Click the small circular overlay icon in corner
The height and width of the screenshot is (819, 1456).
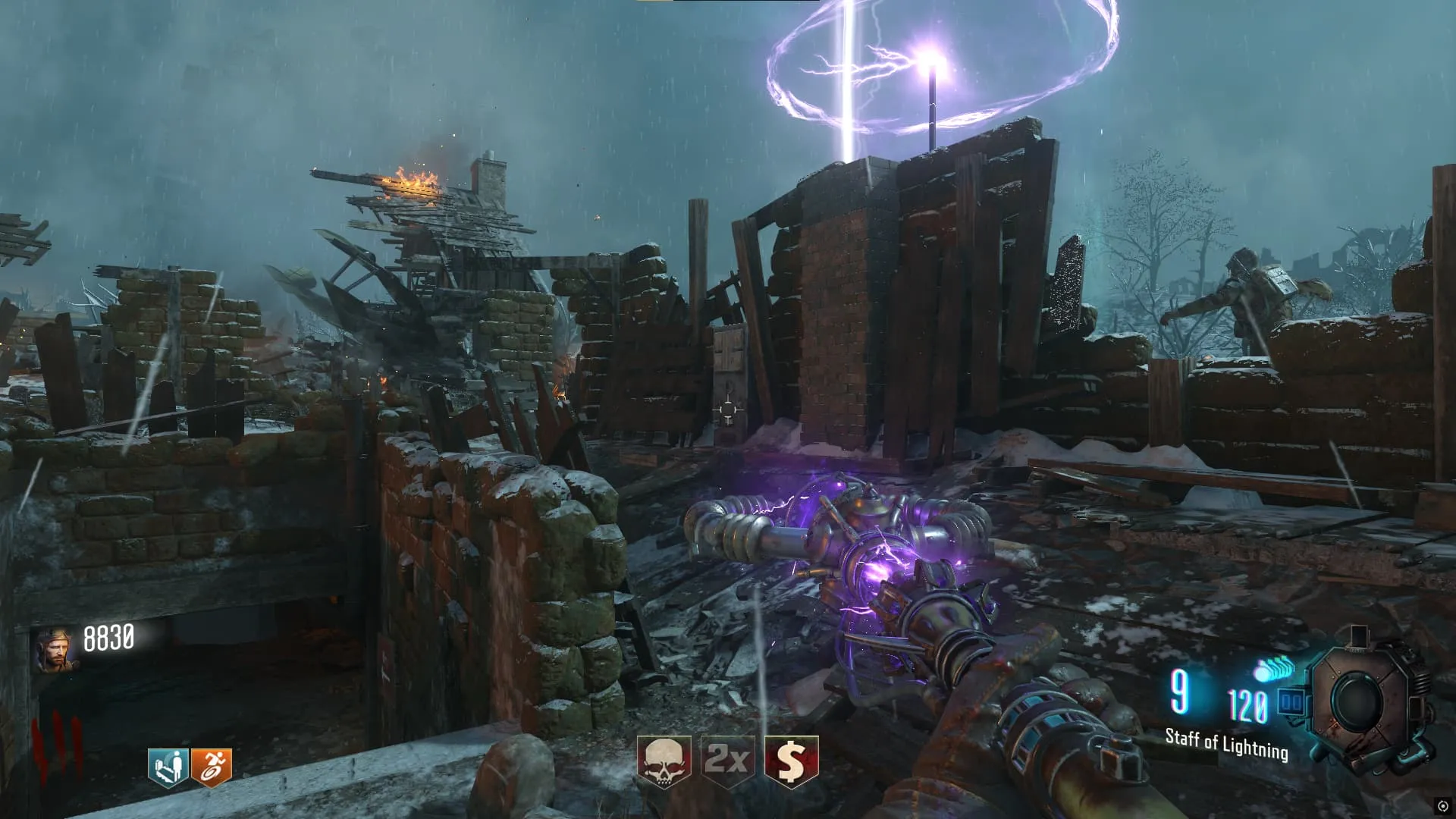point(1442,806)
